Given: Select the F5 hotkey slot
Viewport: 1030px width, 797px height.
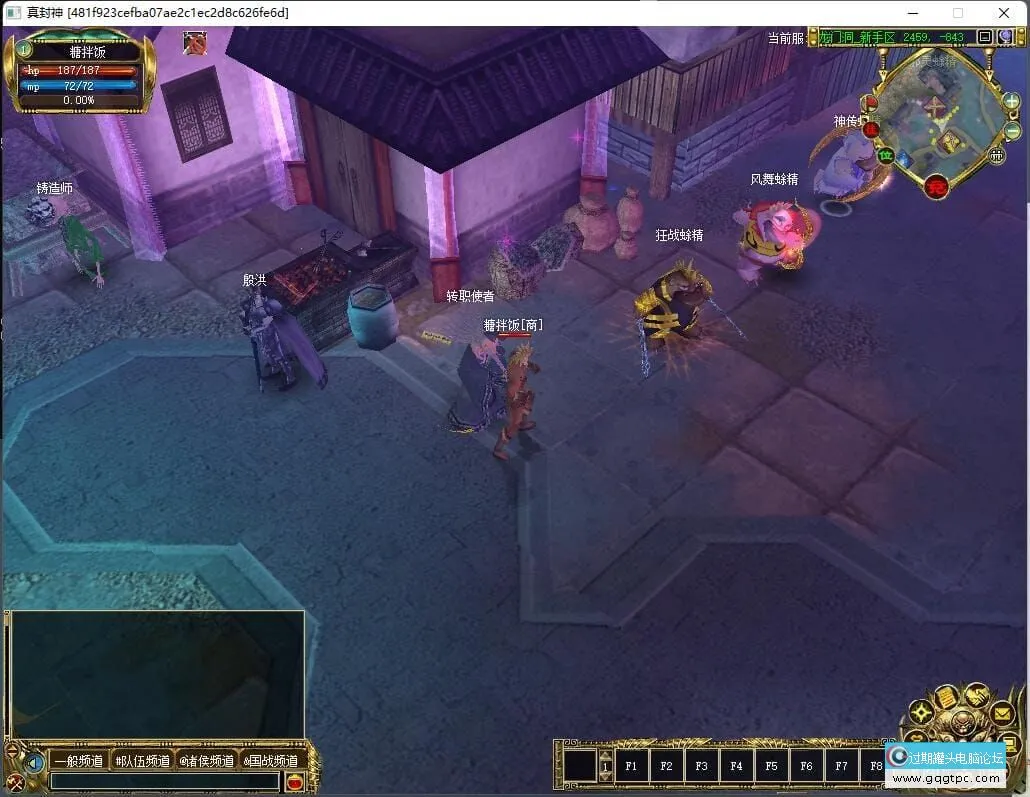Looking at the screenshot, I should pos(771,767).
